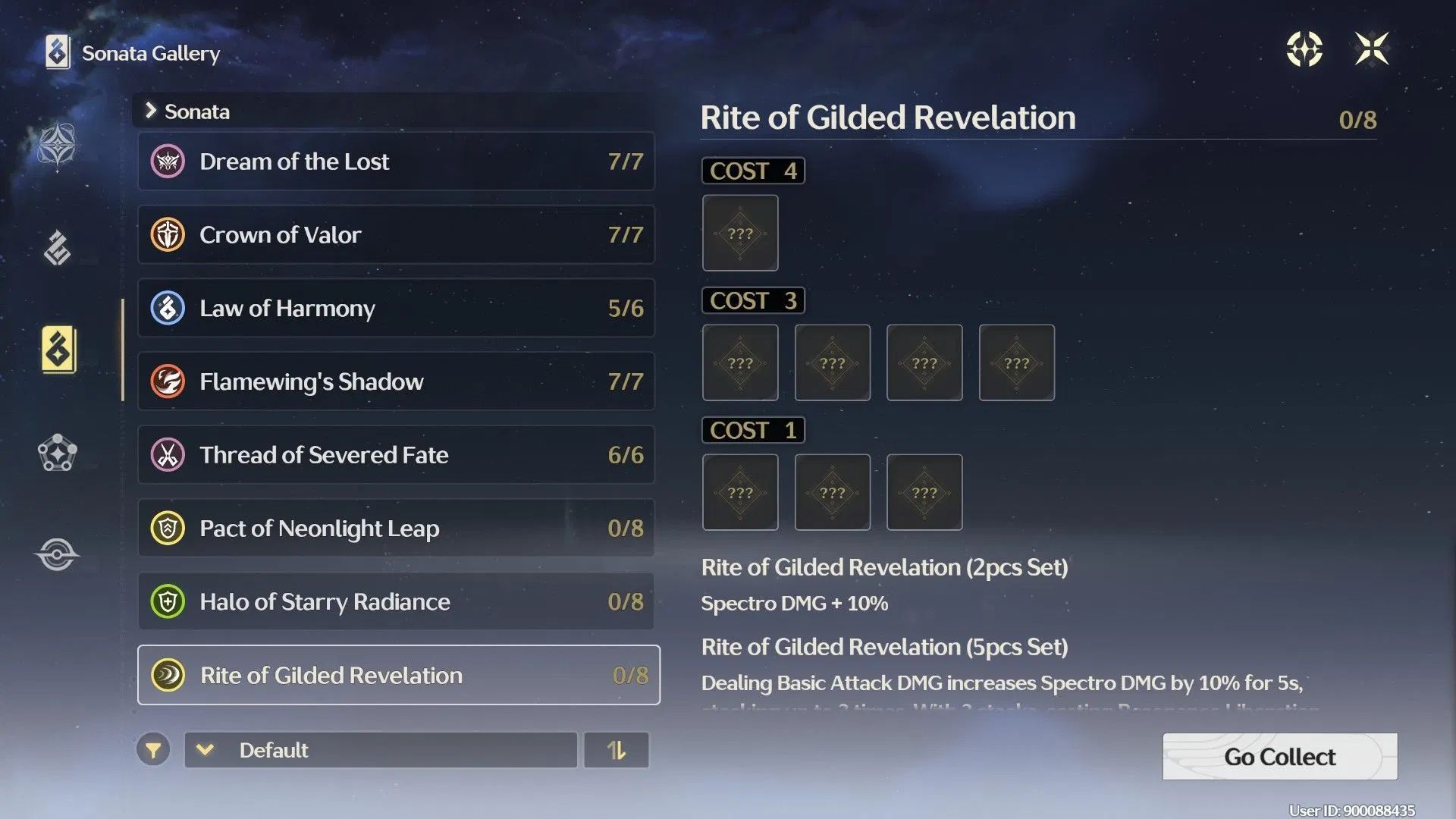Toggle the sort direction next to Default
This screenshot has width=1456, height=819.
[x=617, y=750]
